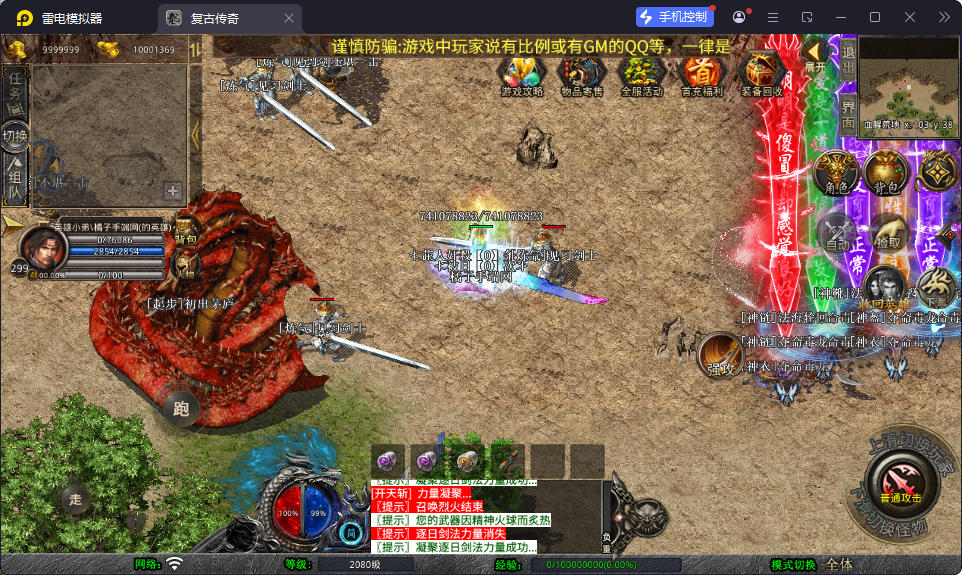This screenshot has width=962, height=575.
Task: Open the 全服活动 server events icon
Action: pos(641,74)
